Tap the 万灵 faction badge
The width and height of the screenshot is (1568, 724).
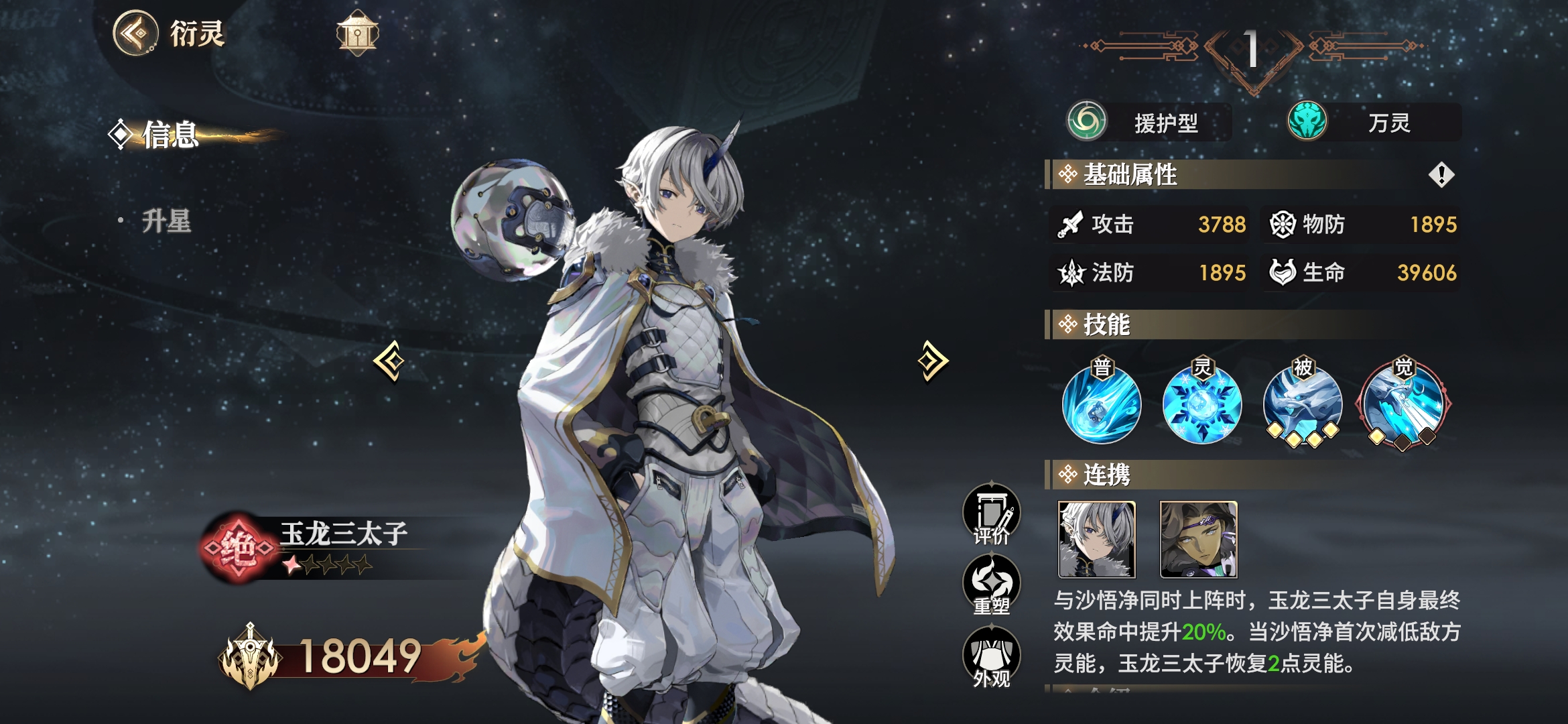1374,123
